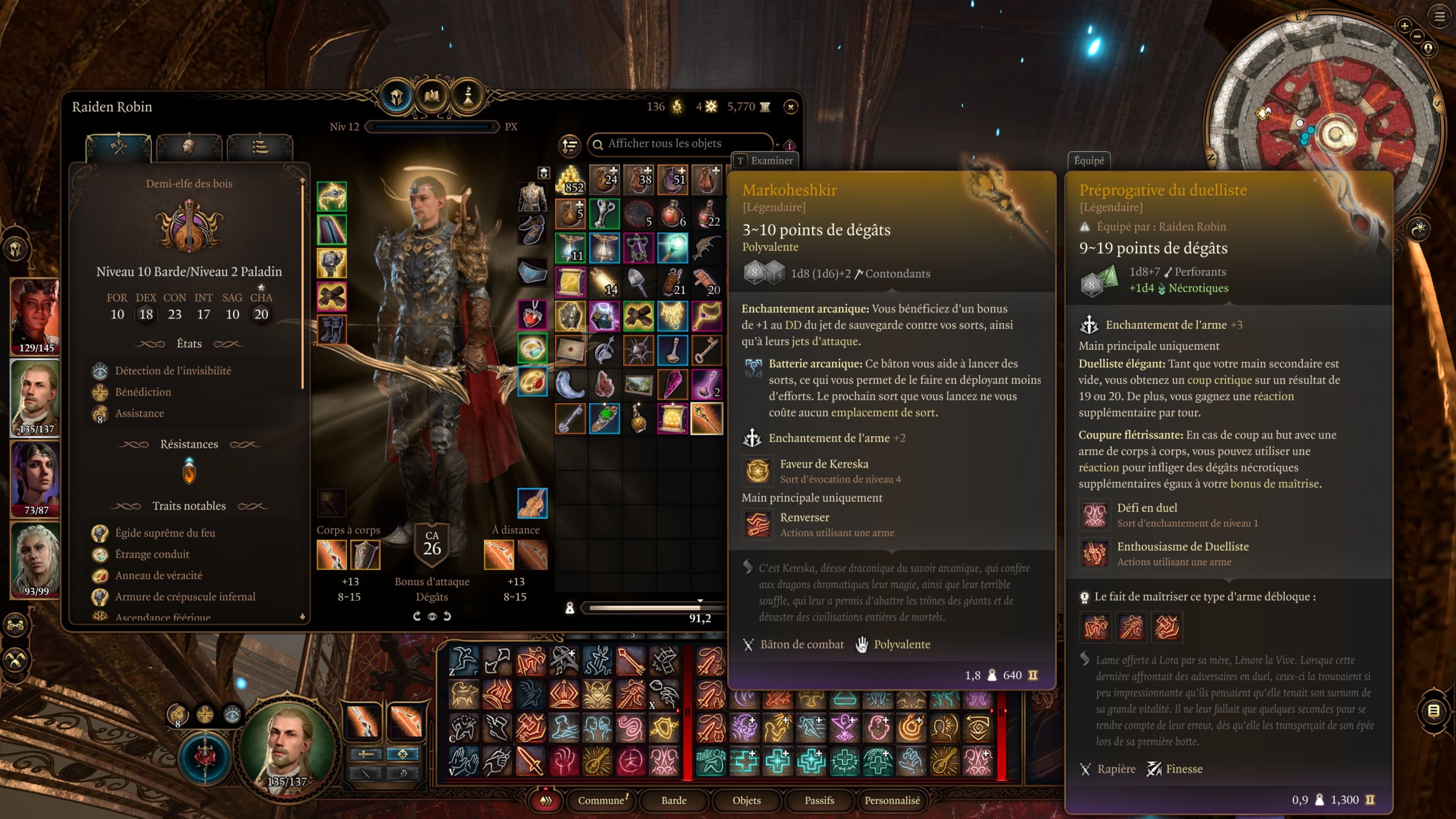Screen dimensions: 1456x819
Task: Open the sort options left of the search bar
Action: (570, 146)
